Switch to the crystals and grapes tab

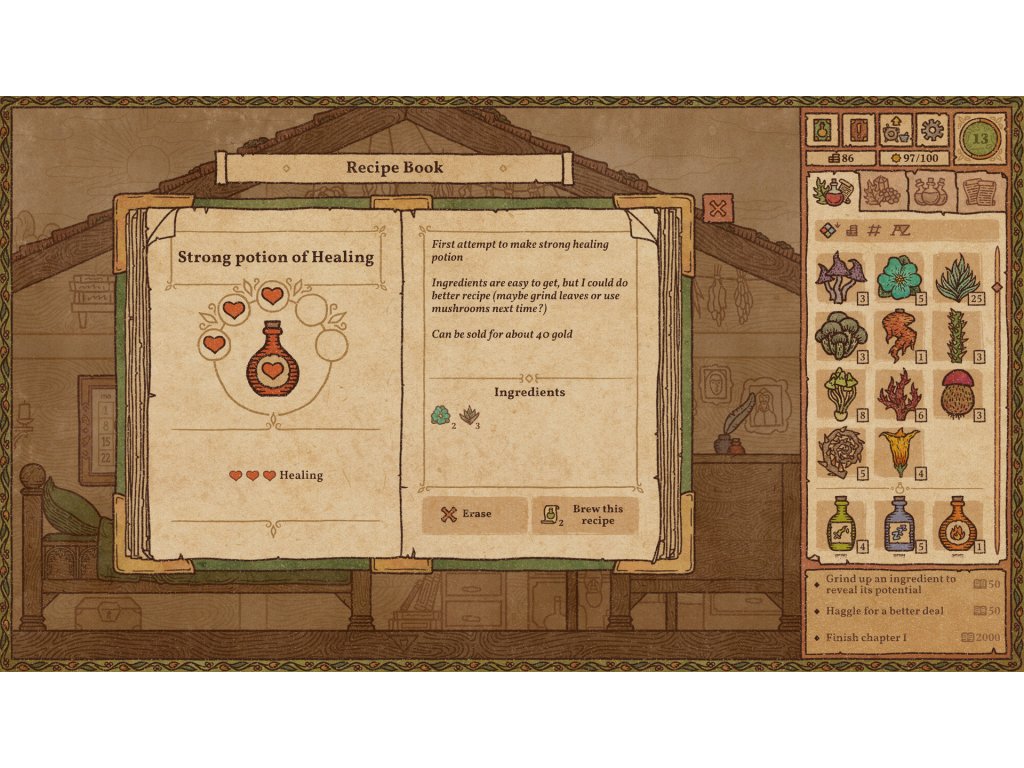(882, 189)
